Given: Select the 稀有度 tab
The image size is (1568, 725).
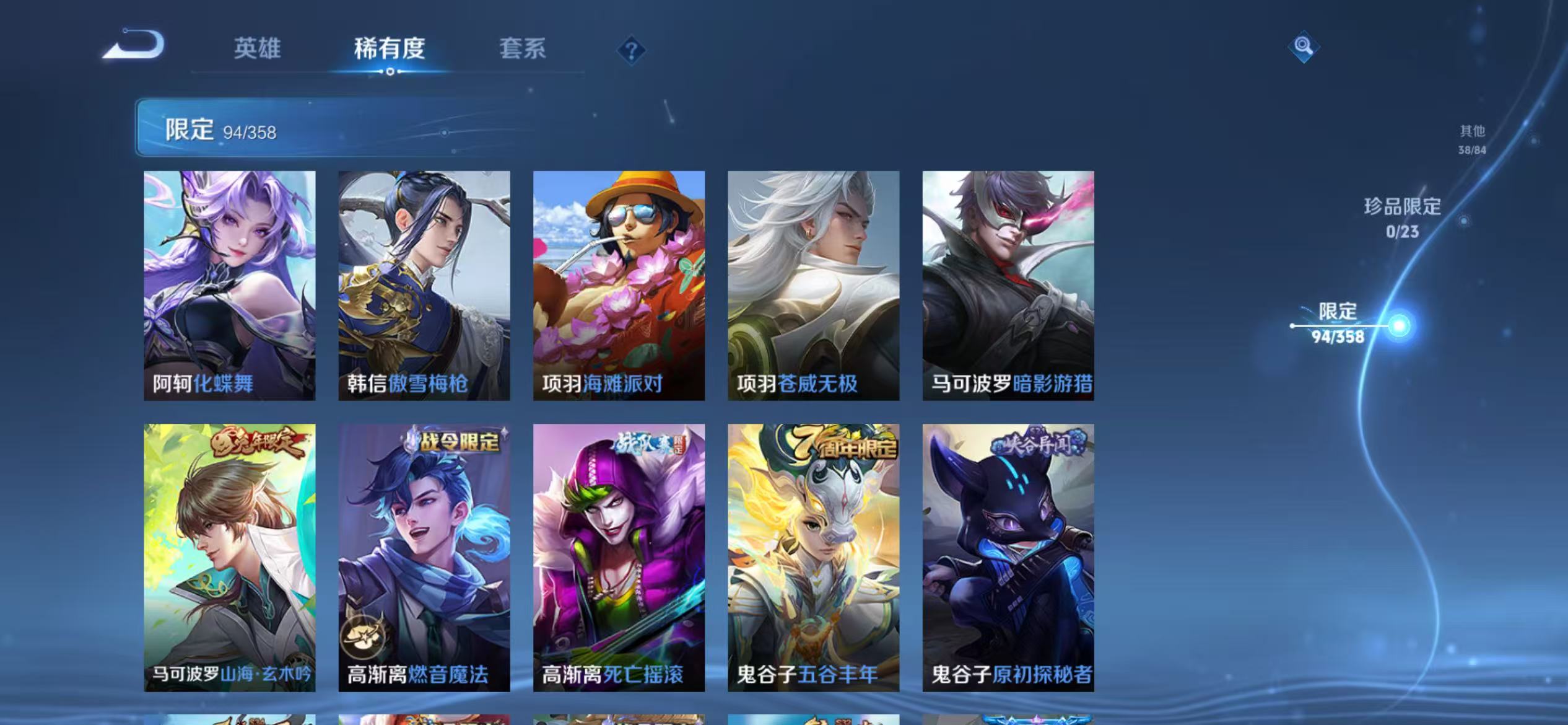Looking at the screenshot, I should (x=390, y=50).
